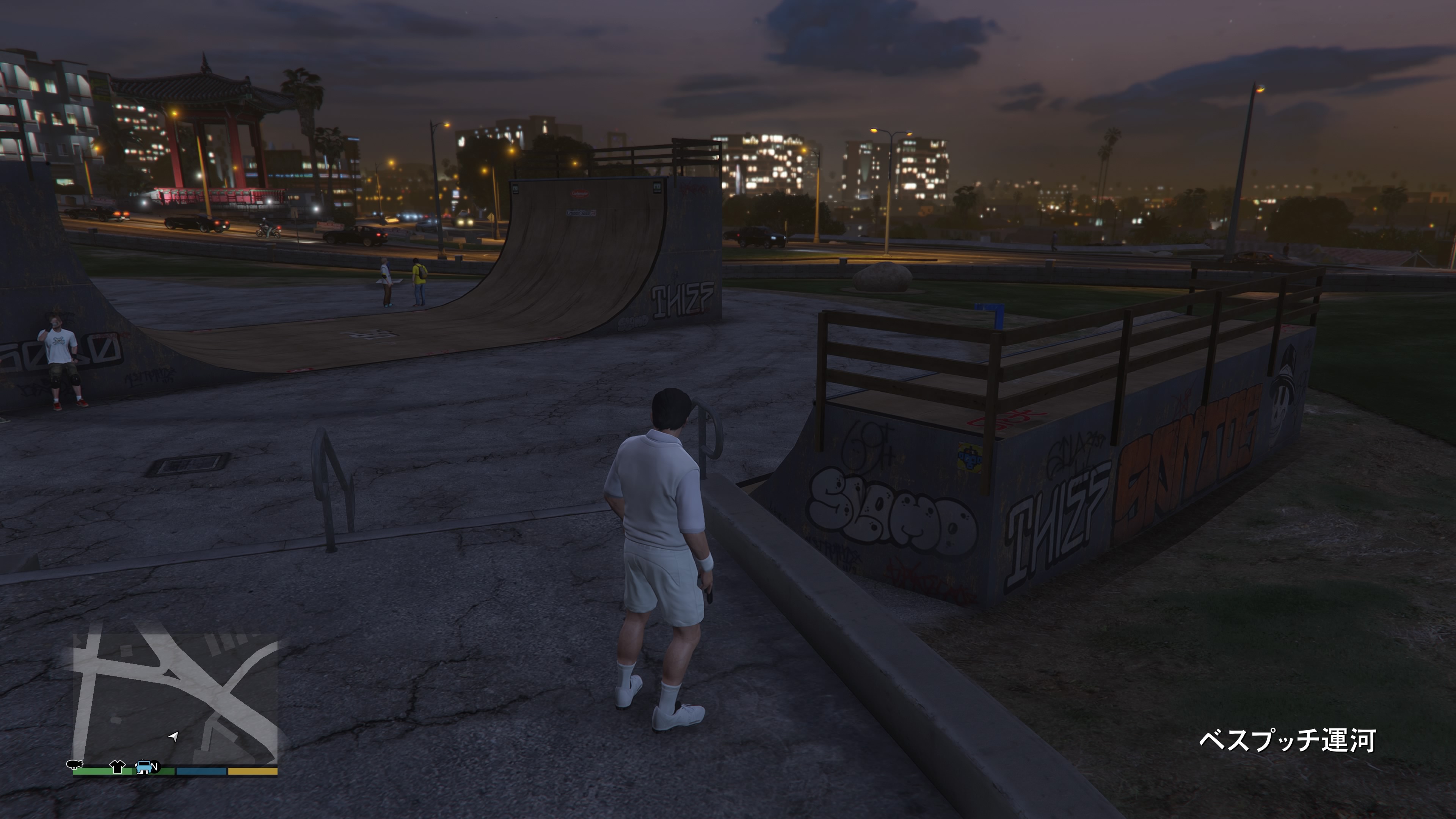Select the North compass marker
This screenshot has width=1456, height=819.
coord(155,767)
